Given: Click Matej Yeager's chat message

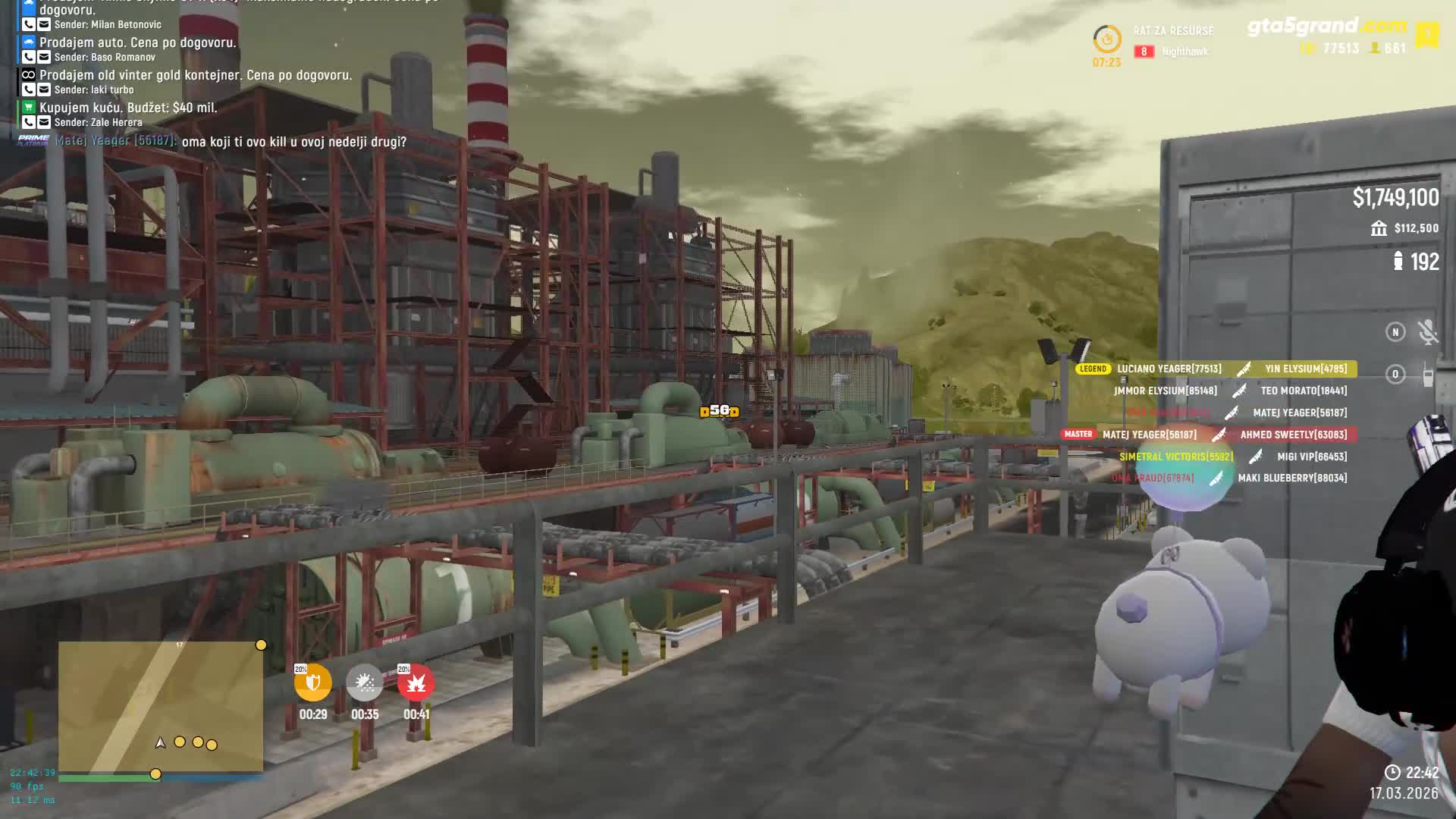Looking at the screenshot, I should click(293, 142).
